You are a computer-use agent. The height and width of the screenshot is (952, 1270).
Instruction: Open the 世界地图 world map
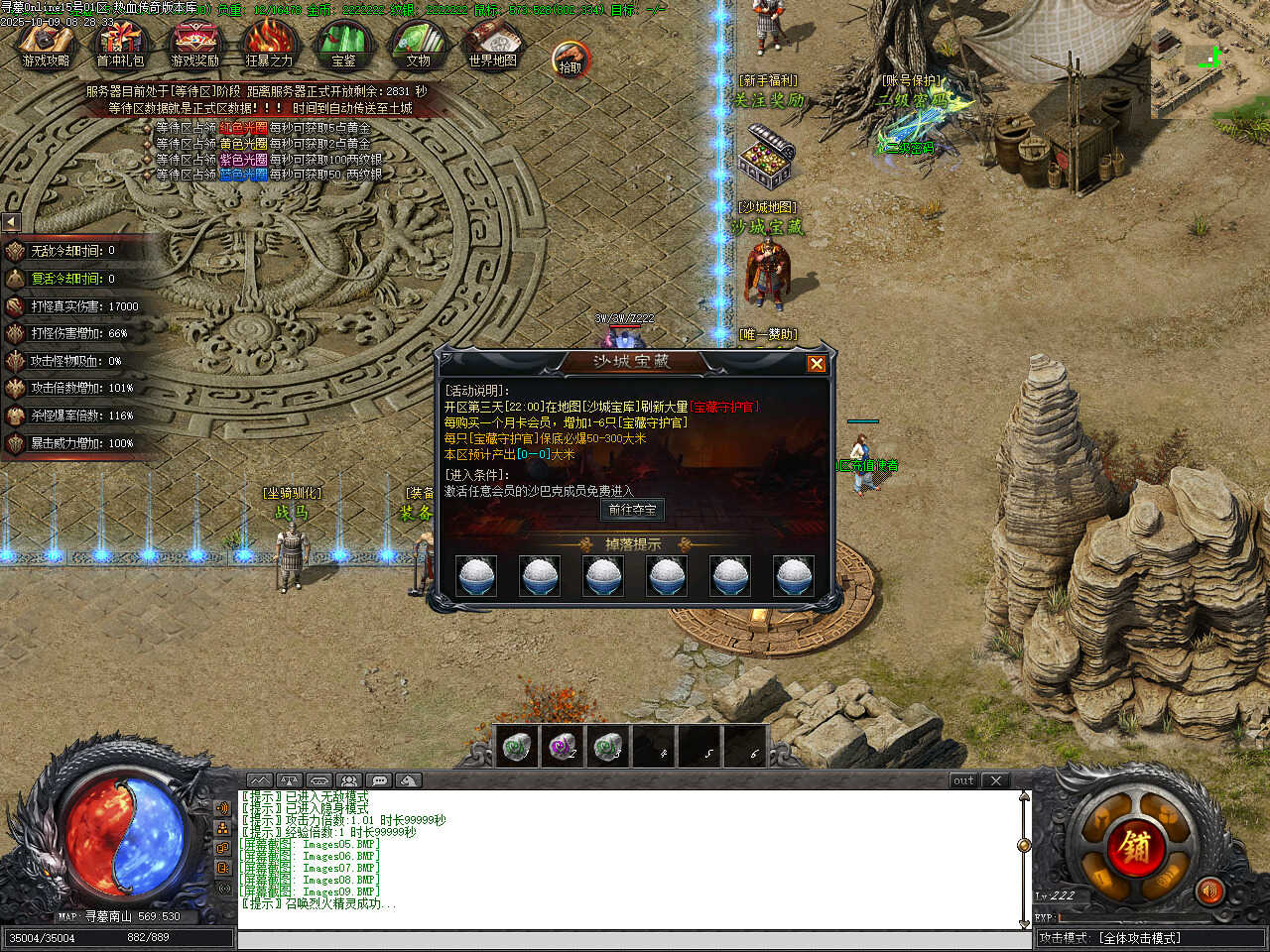tap(493, 43)
